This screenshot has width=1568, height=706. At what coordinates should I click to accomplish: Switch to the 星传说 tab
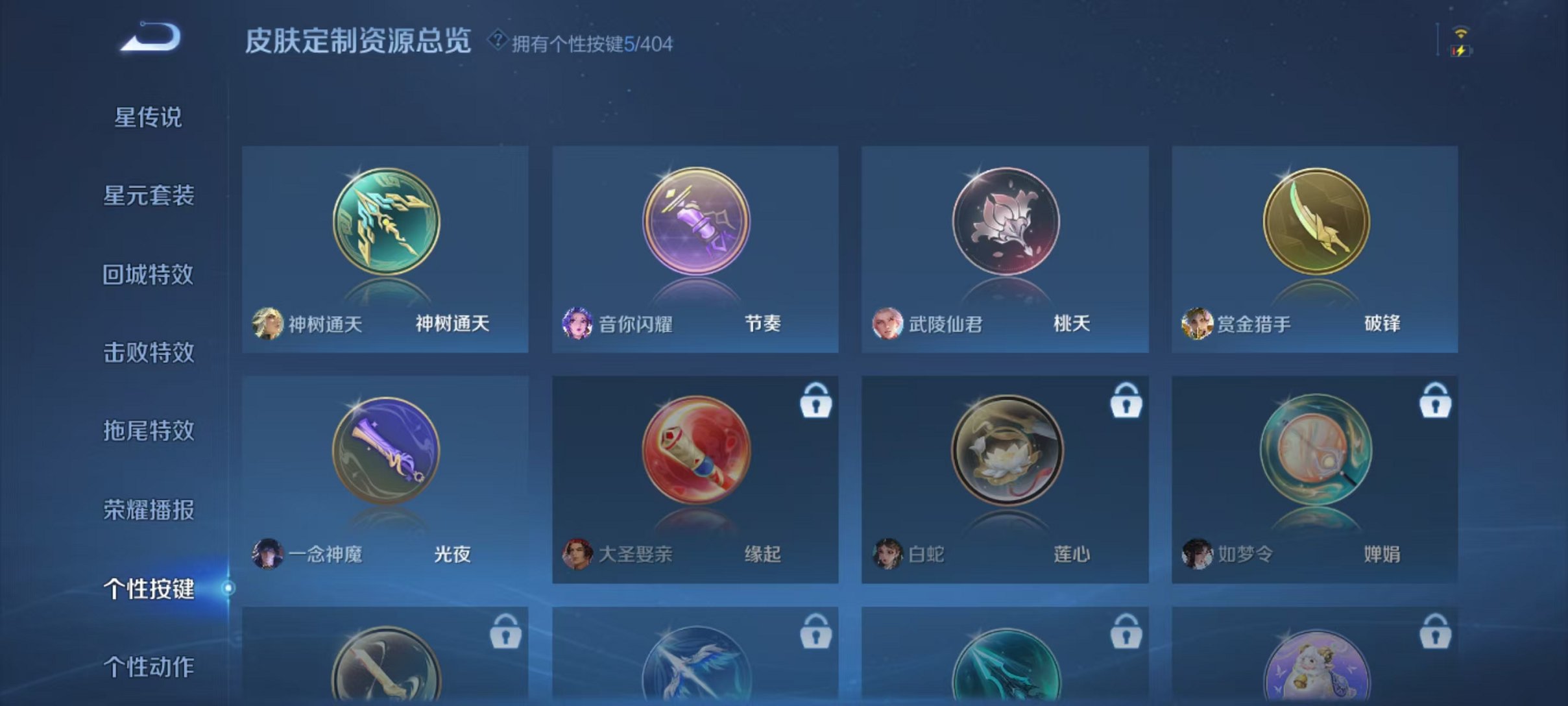147,117
